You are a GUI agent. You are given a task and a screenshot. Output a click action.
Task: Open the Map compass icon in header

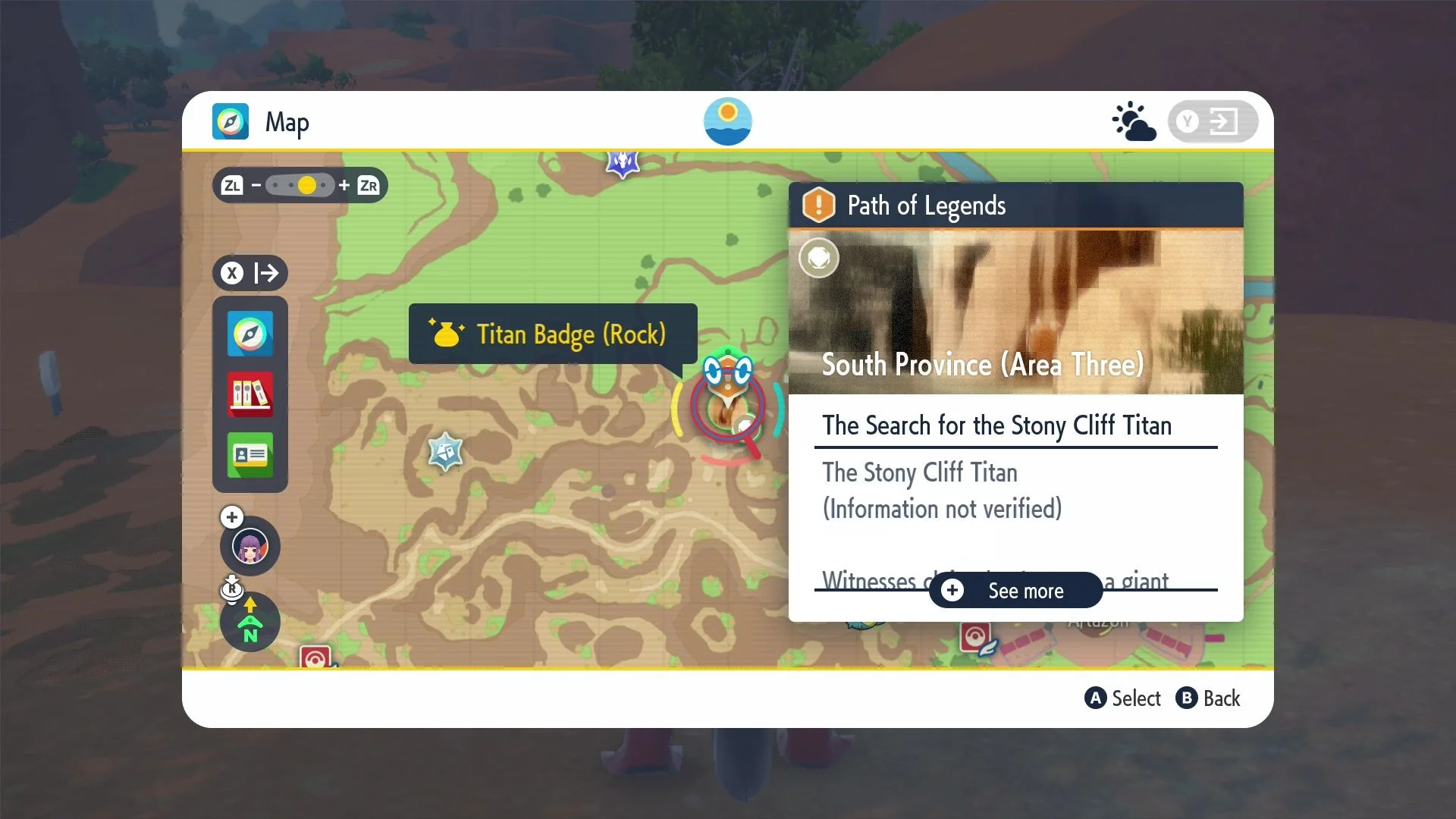click(230, 121)
